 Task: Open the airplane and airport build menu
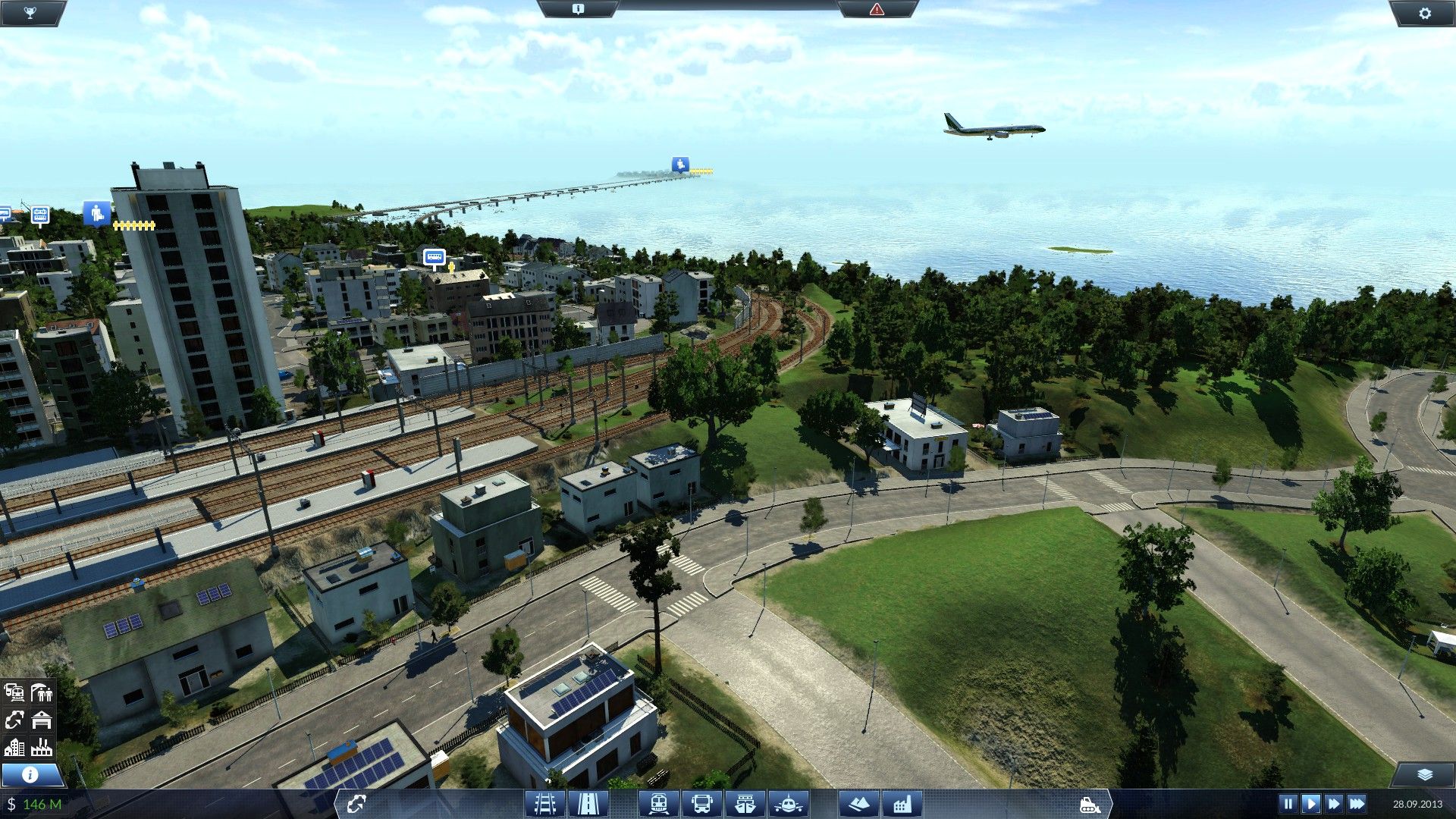tap(789, 803)
